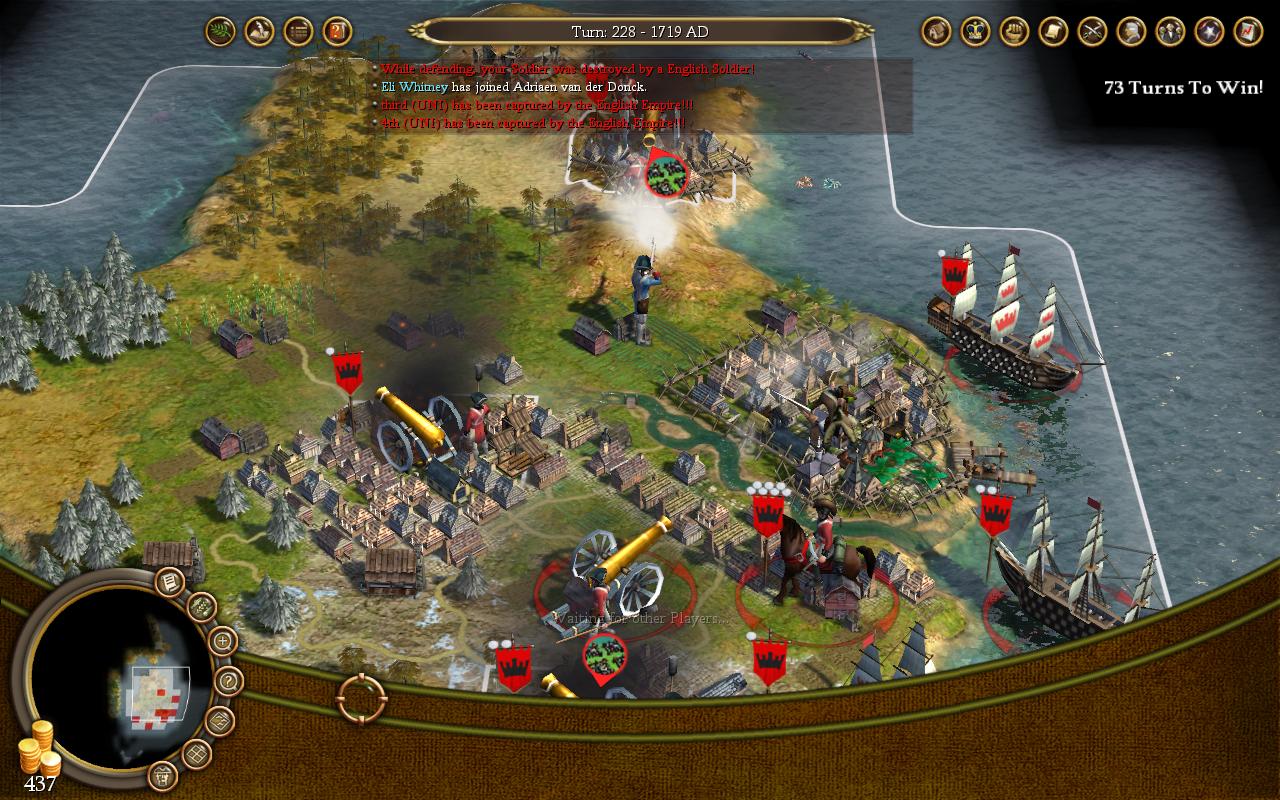Click the raised fist icon
Image resolution: width=1280 pixels, height=800 pixels.
[1014, 32]
